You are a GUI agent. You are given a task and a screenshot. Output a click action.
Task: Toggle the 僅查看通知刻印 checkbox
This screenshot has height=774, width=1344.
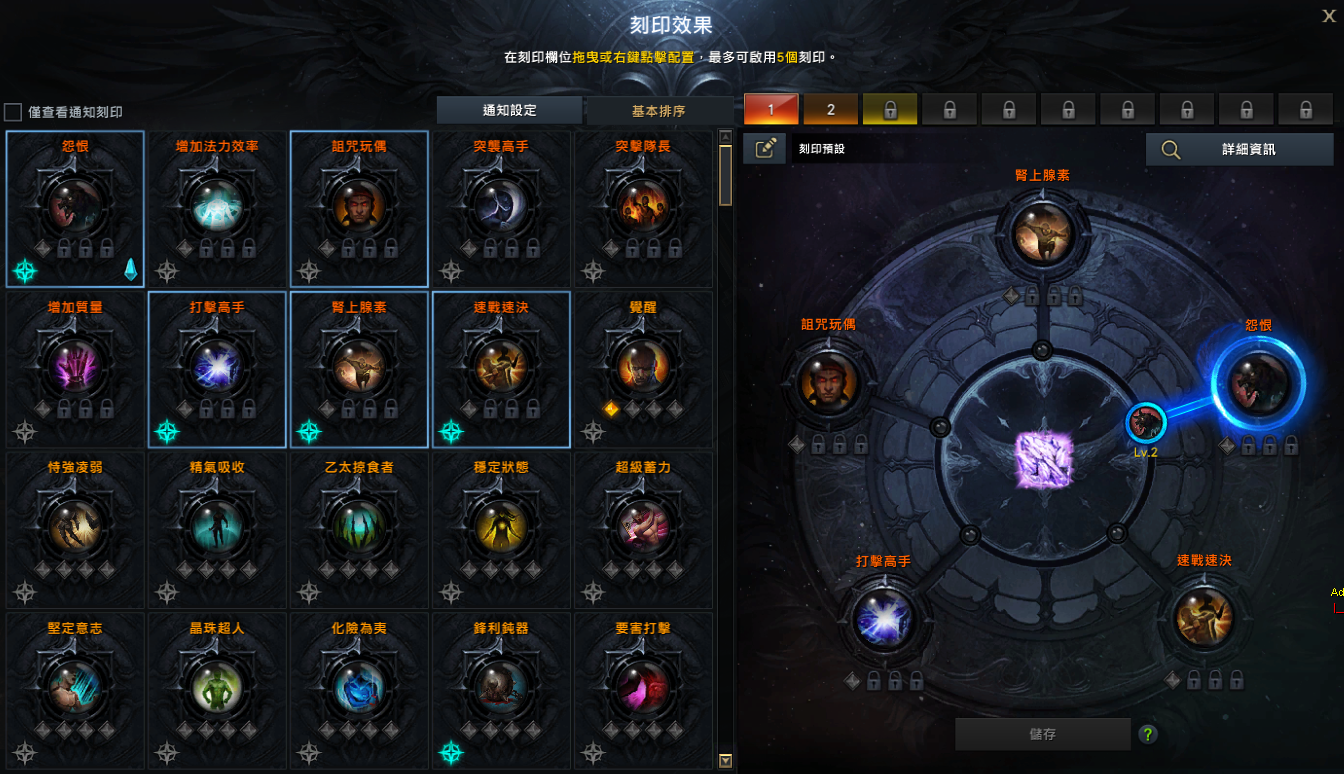pyautogui.click(x=13, y=112)
